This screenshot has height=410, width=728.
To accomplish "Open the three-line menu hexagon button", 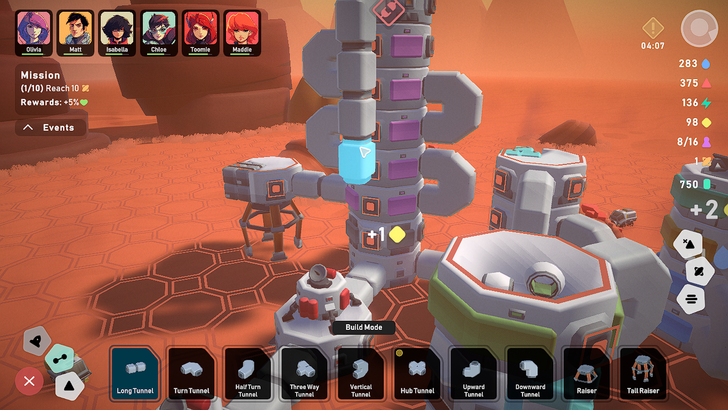I will [x=690, y=297].
